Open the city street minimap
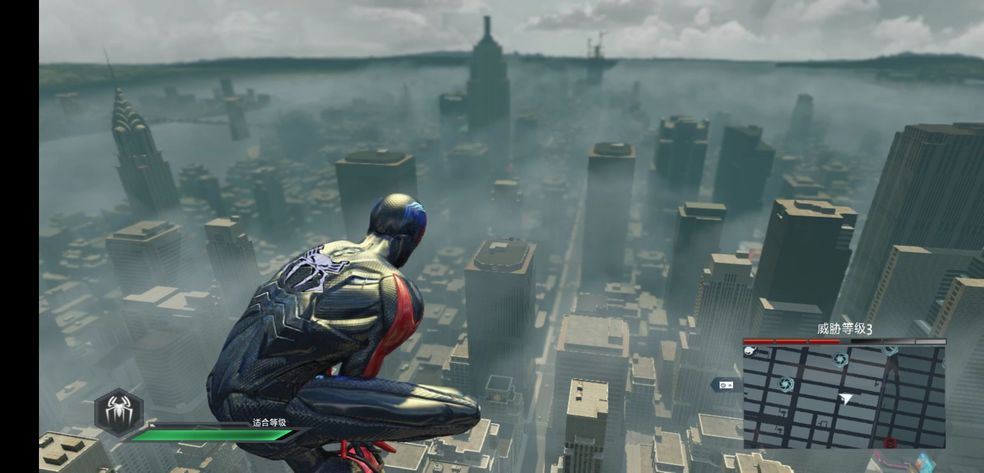 pyautogui.click(x=844, y=396)
